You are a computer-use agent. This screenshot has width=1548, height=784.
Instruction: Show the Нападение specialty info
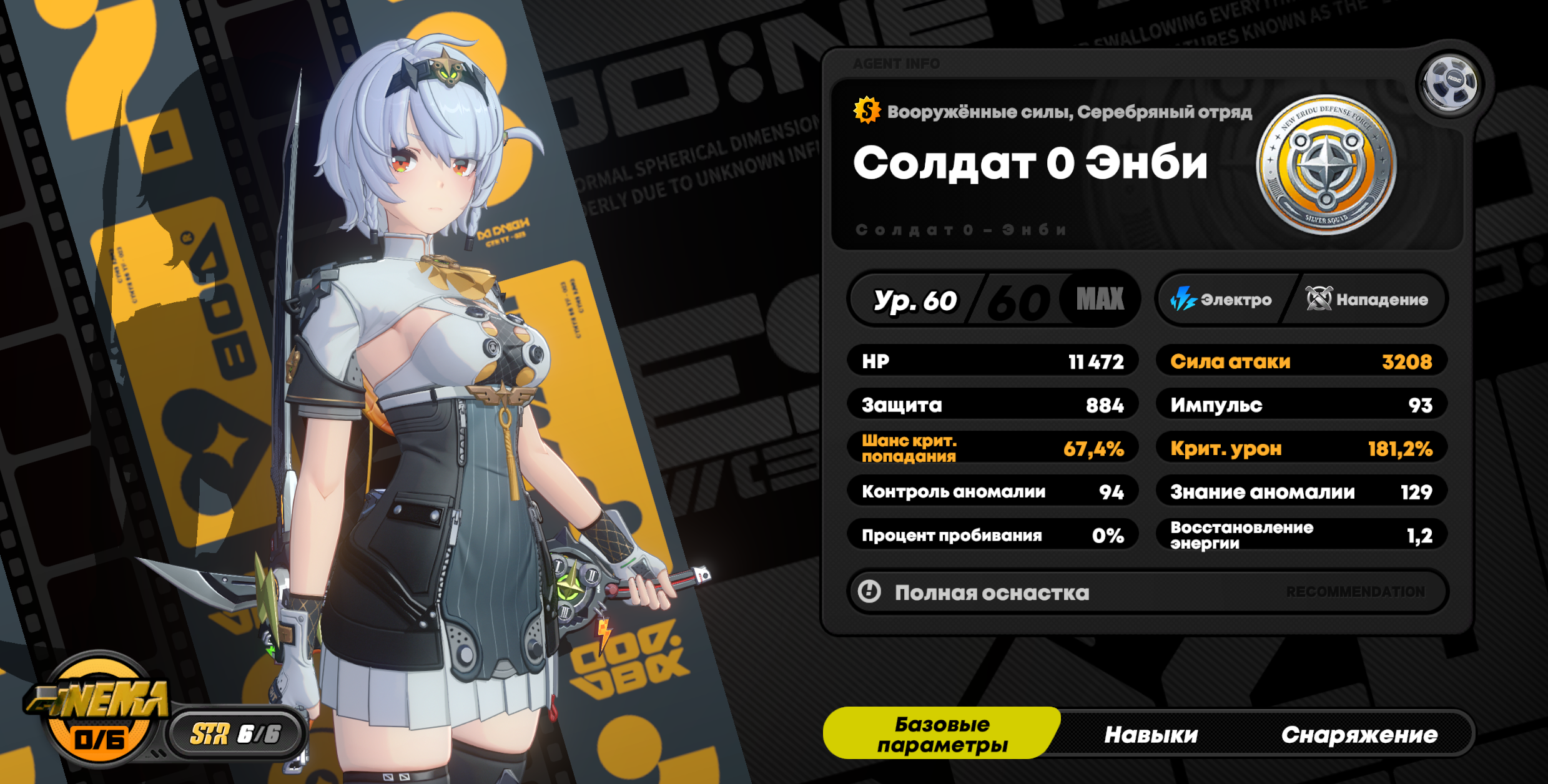[x=1367, y=300]
